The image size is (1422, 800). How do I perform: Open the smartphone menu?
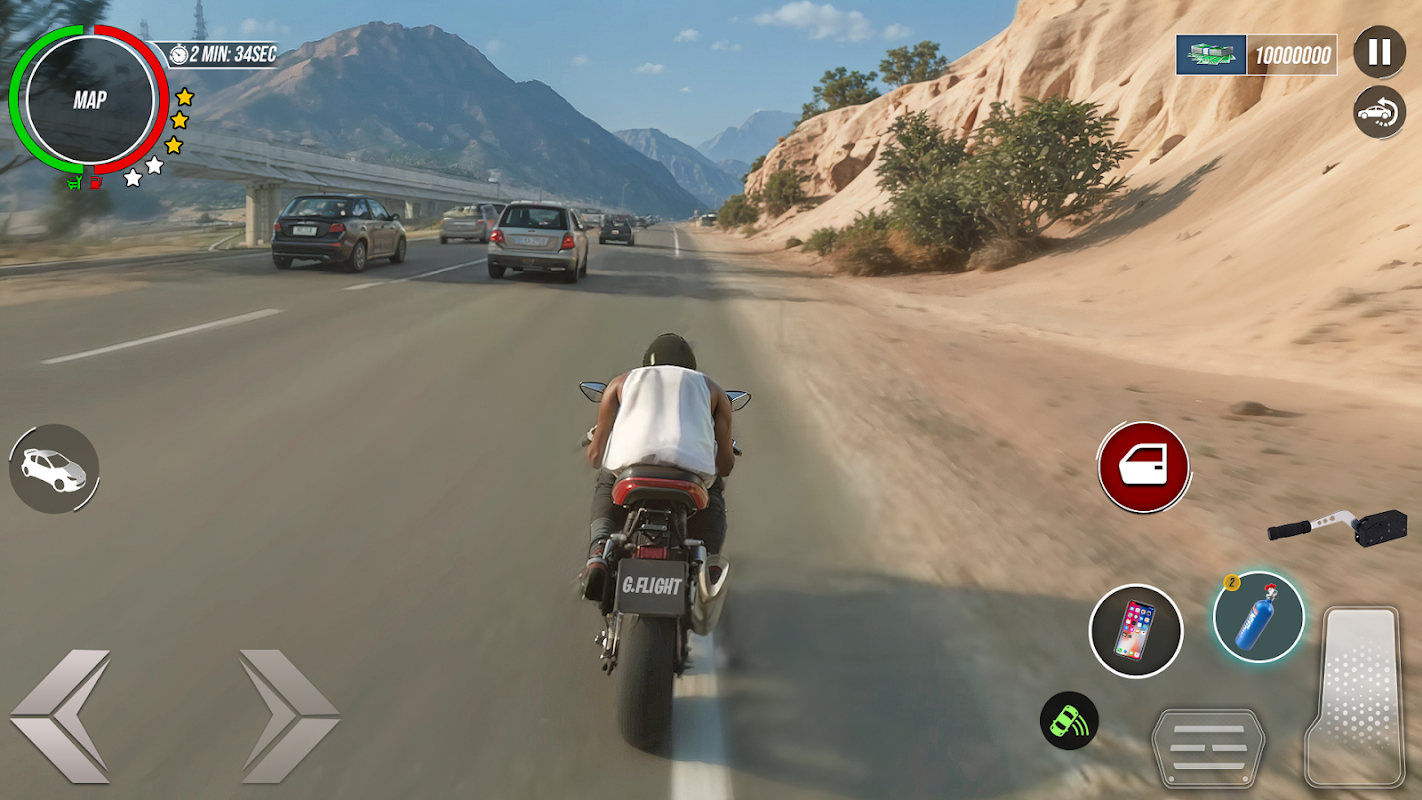(x=1136, y=631)
